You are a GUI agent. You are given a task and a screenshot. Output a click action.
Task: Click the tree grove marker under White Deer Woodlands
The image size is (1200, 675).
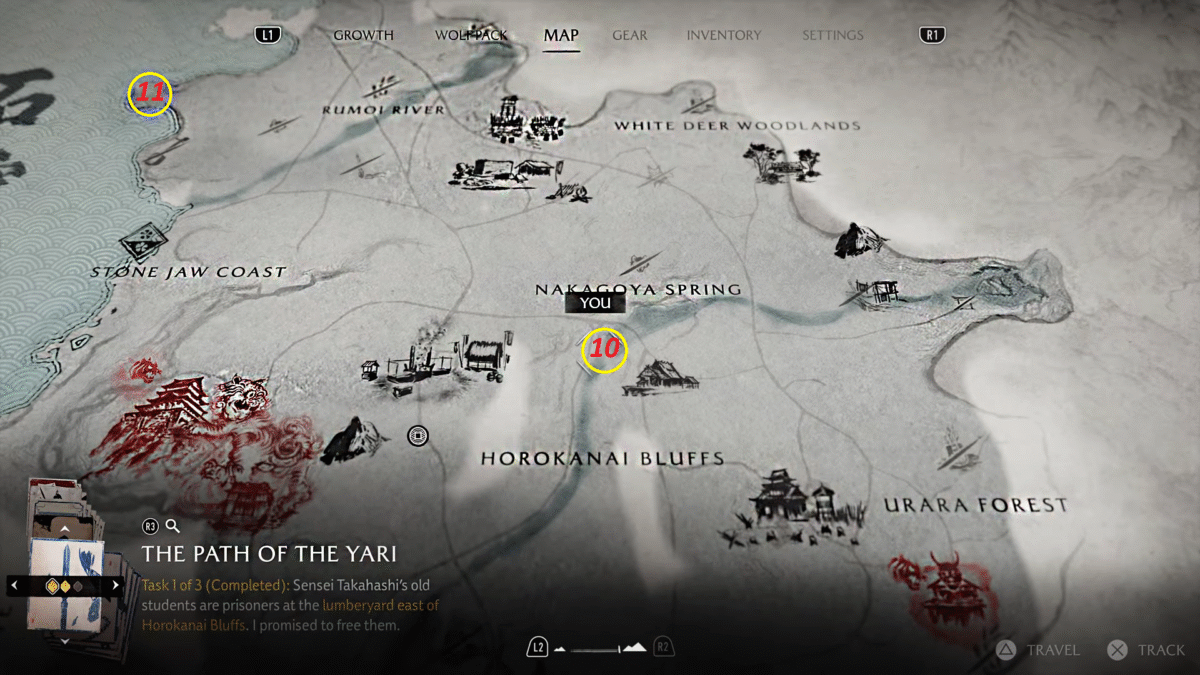pyautogui.click(x=772, y=162)
